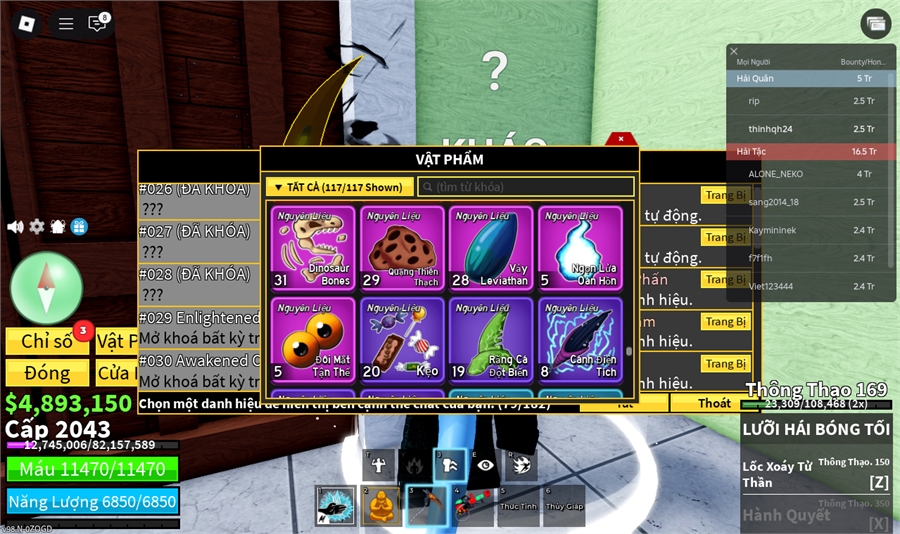Select the golden Buddha hotbar slot
Image resolution: width=900 pixels, height=534 pixels.
(381, 506)
